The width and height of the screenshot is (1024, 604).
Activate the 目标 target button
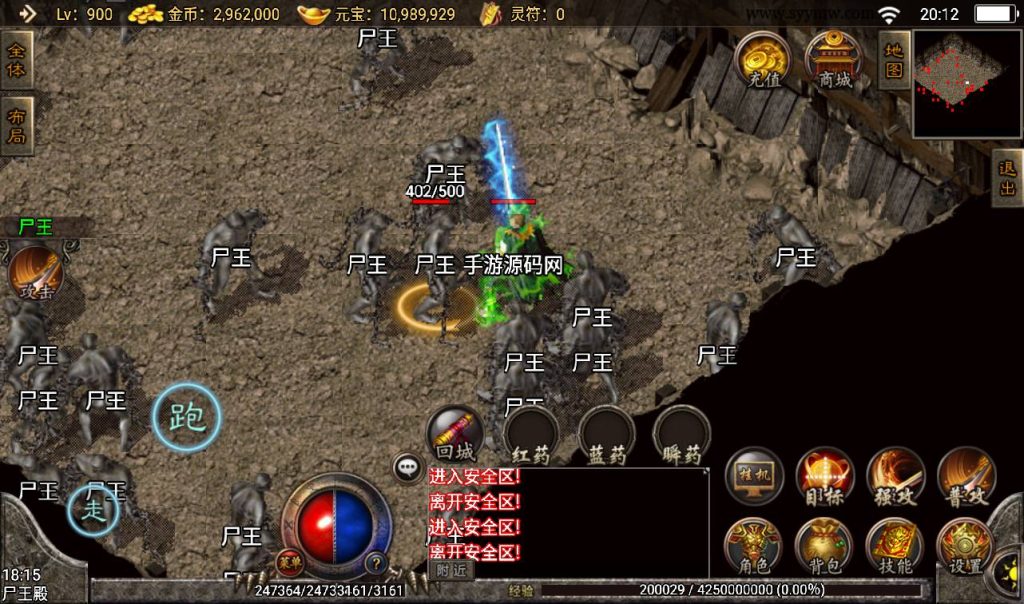[x=825, y=476]
